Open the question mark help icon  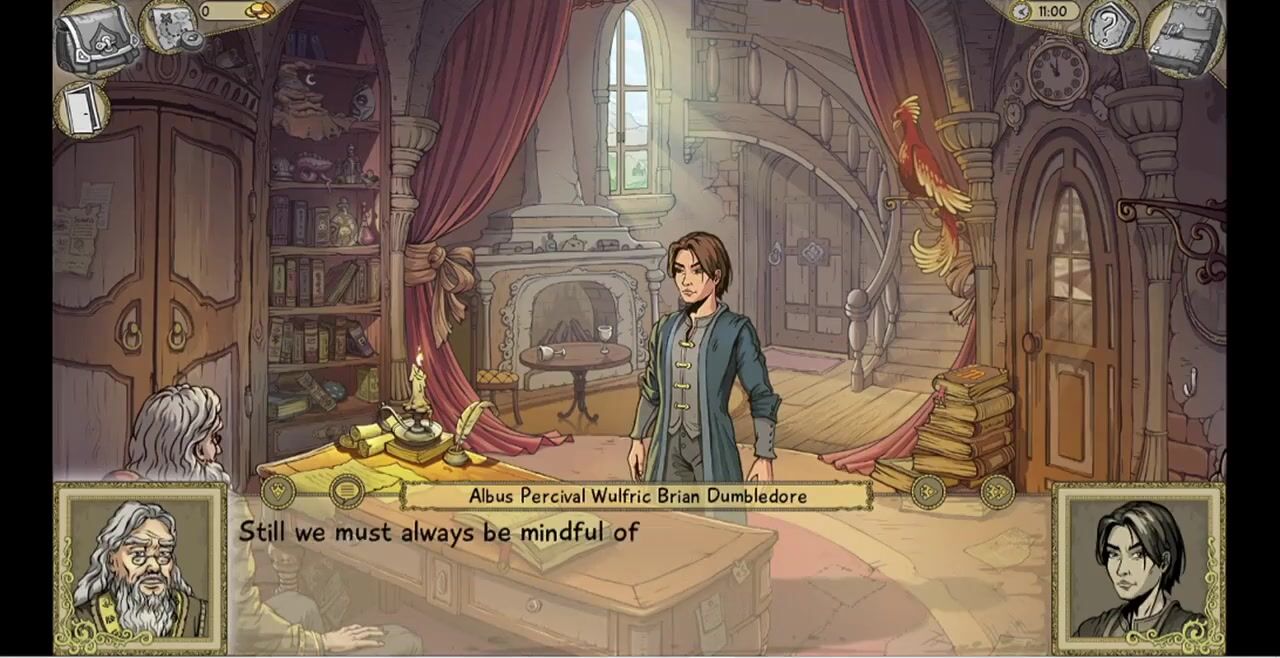(1110, 27)
